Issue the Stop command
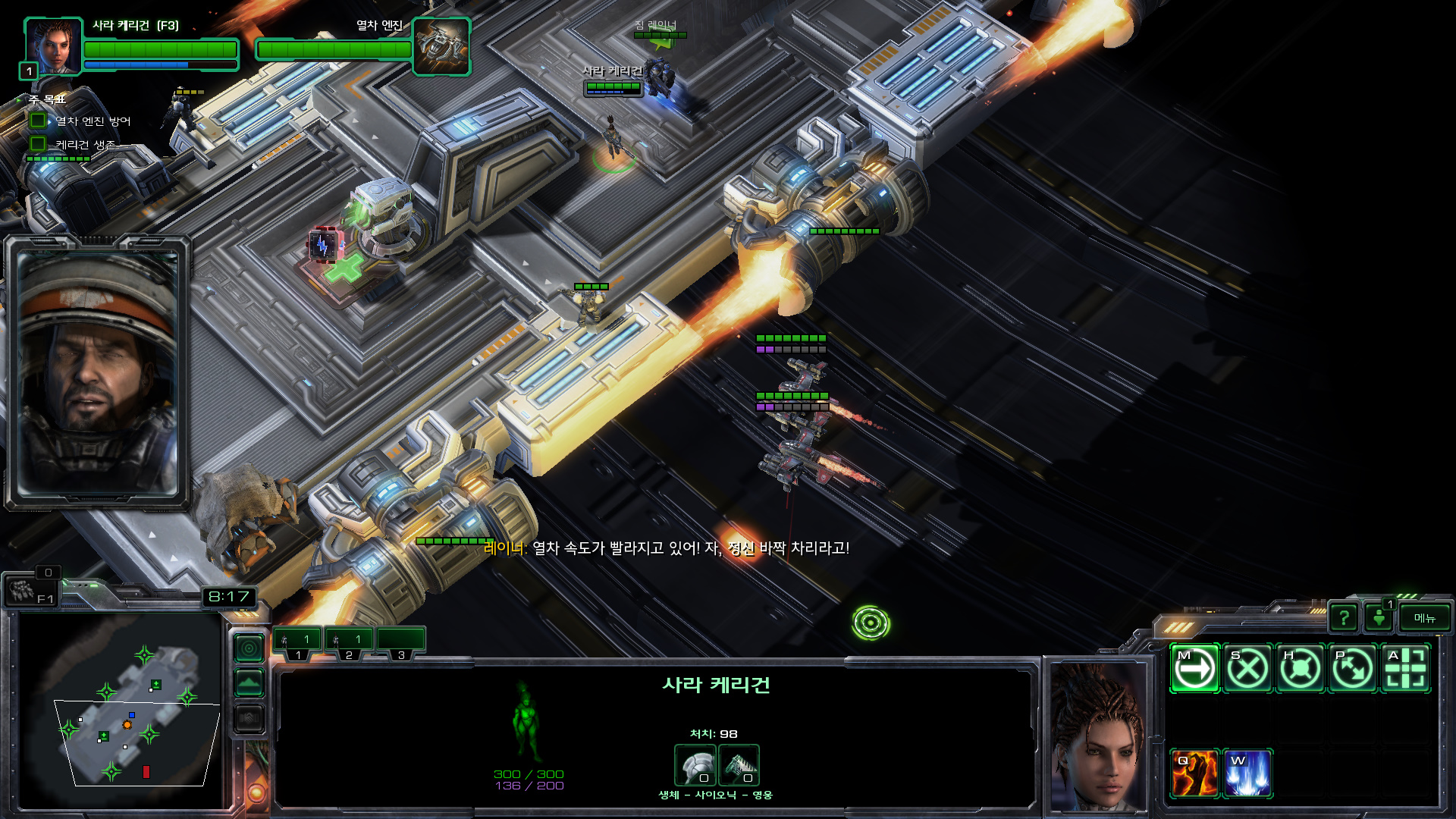 1247,669
